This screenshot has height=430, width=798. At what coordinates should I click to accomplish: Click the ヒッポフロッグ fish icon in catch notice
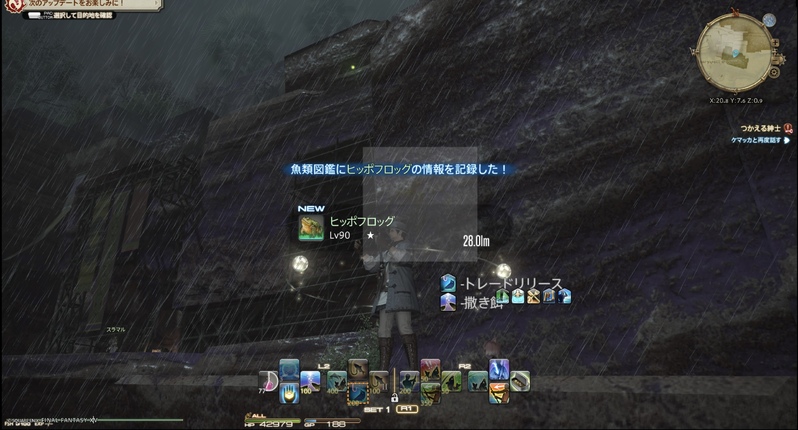pos(310,228)
